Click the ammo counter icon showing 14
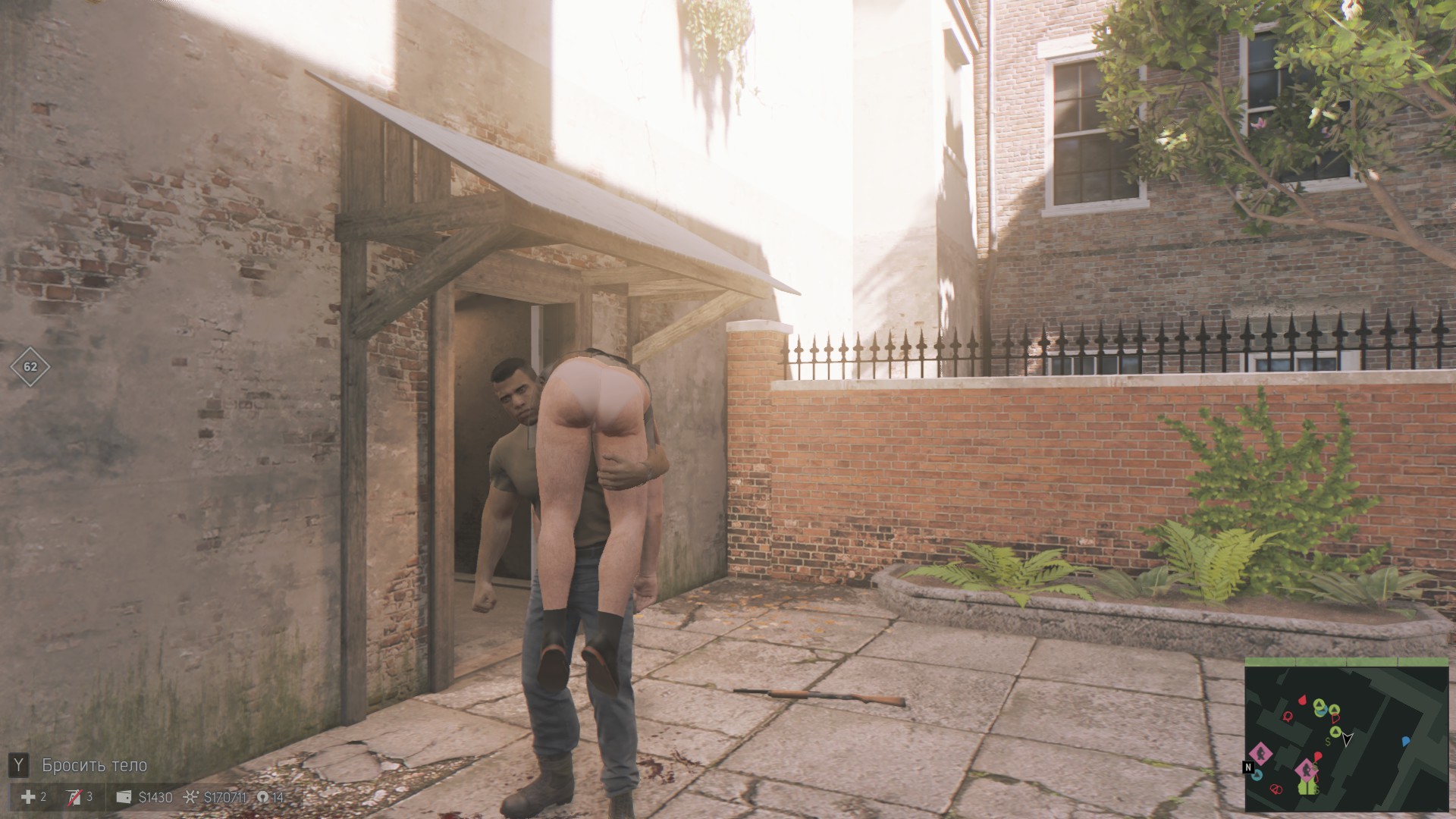 (x=263, y=796)
